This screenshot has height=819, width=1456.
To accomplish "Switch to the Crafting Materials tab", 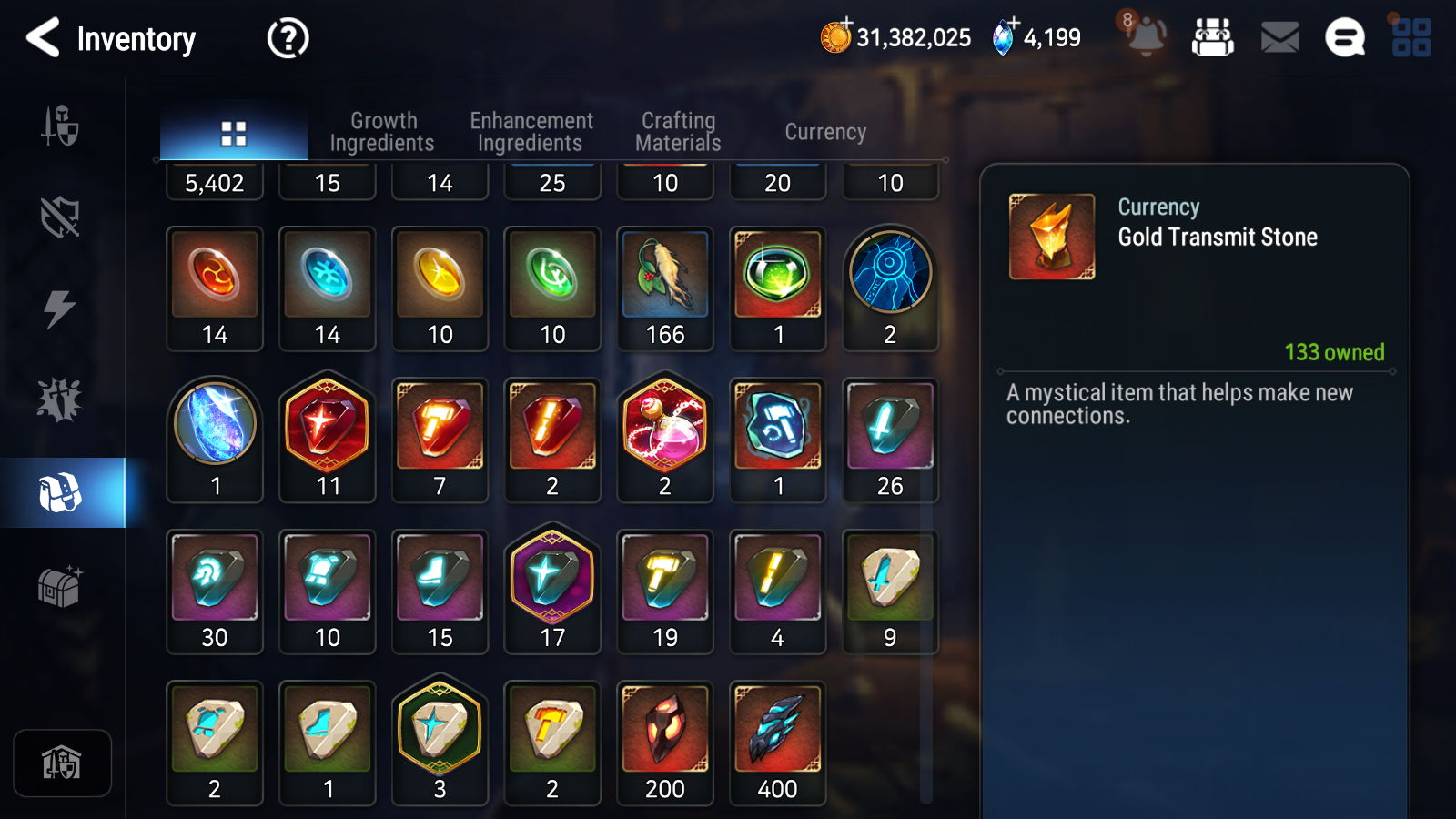I will (678, 131).
